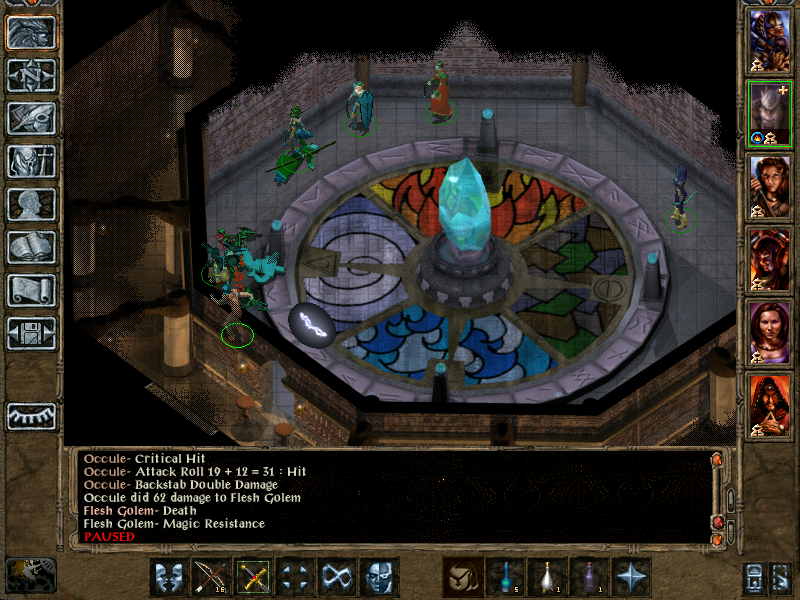Activate the talk masks action
Screen dimensions: 800x600
(169, 577)
